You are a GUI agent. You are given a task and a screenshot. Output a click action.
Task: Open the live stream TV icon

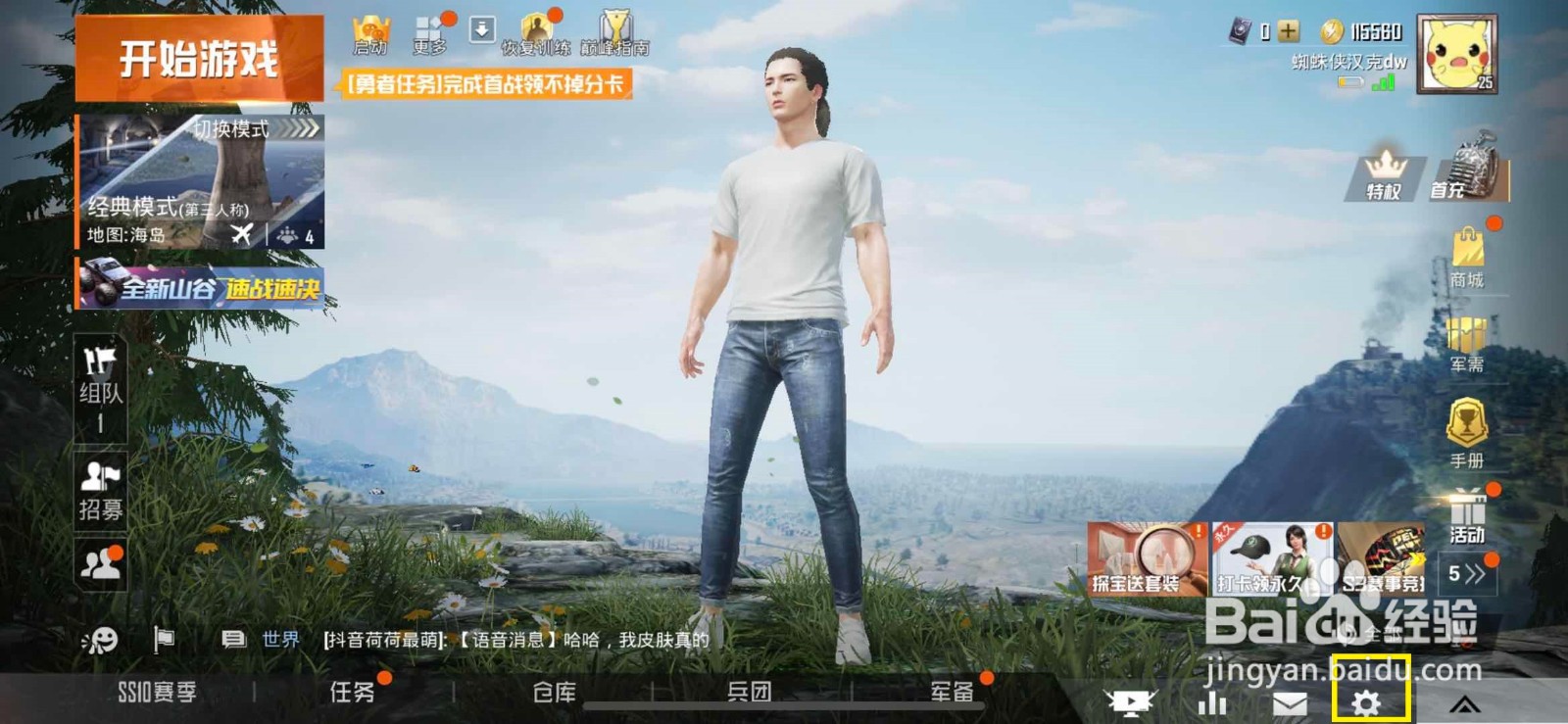1129,701
